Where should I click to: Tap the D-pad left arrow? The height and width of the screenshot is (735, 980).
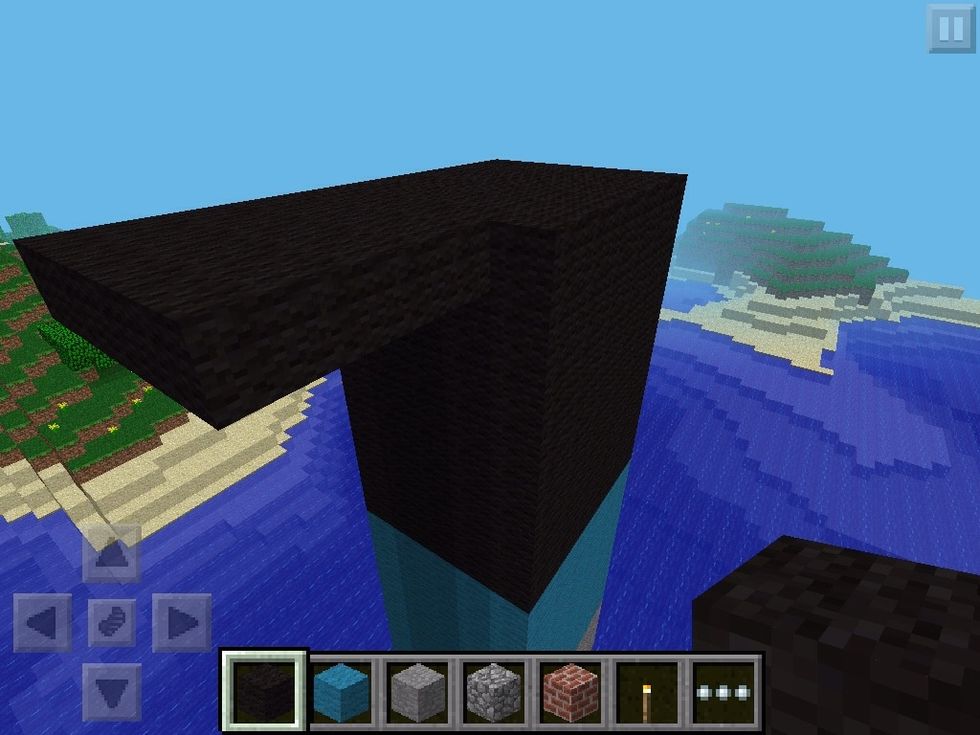(42, 622)
